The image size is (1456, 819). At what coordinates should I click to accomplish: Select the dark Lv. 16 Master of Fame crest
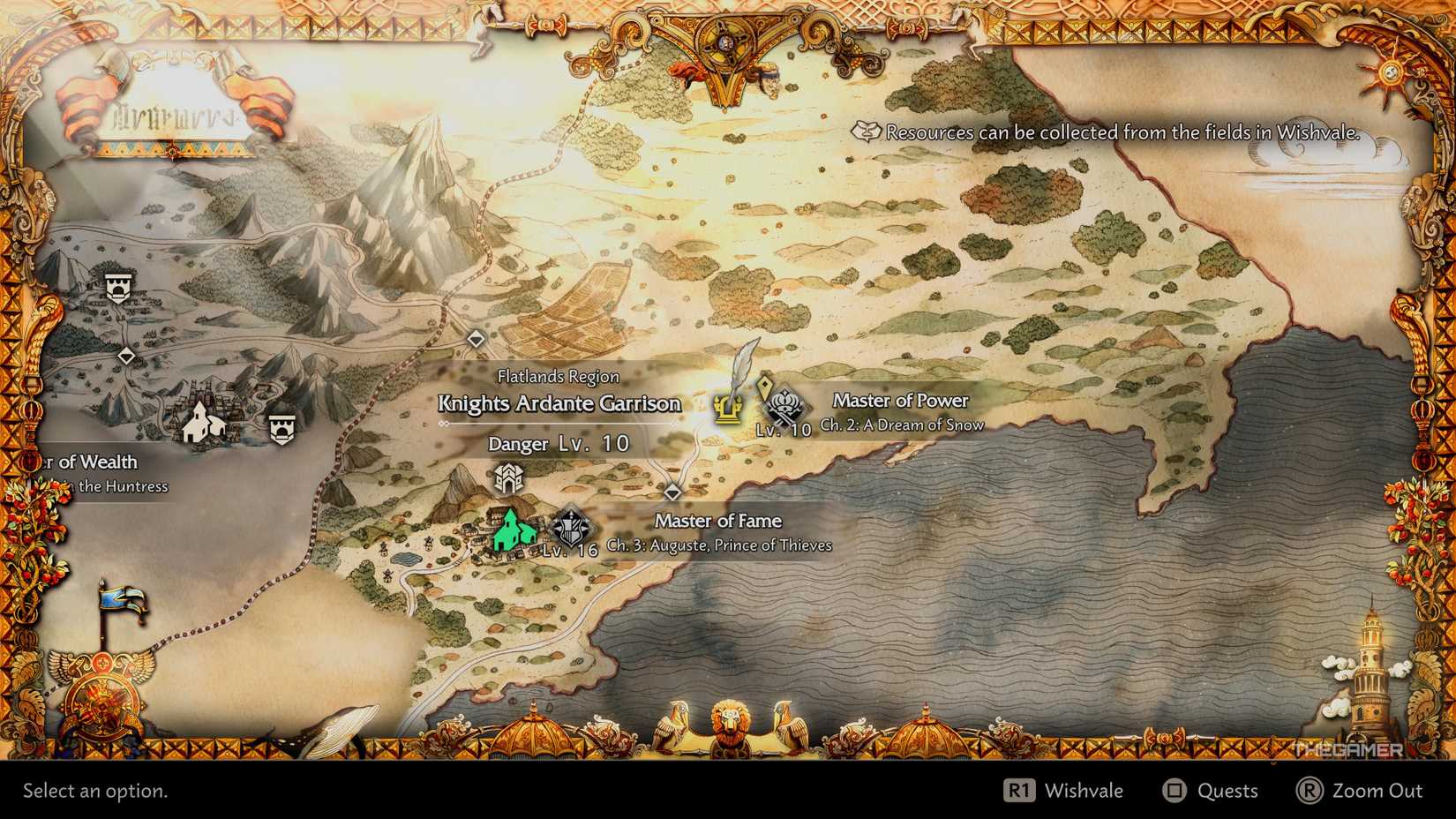click(570, 522)
